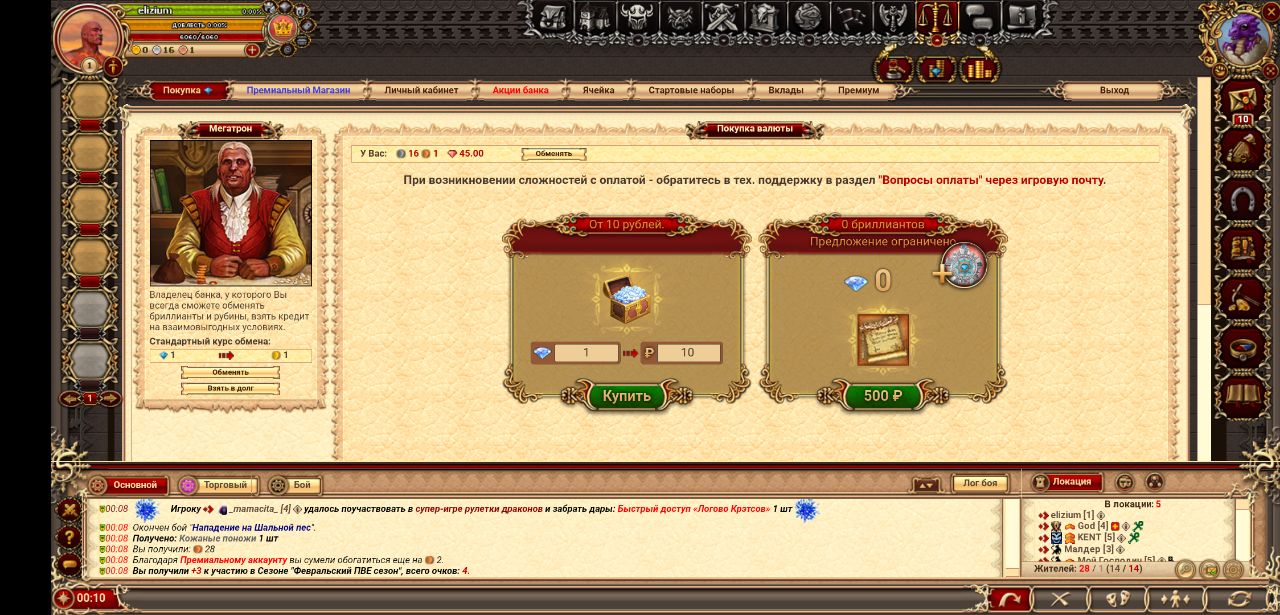The height and width of the screenshot is (615, 1280).
Task: Edit the diamond amount input field
Action: pos(586,353)
